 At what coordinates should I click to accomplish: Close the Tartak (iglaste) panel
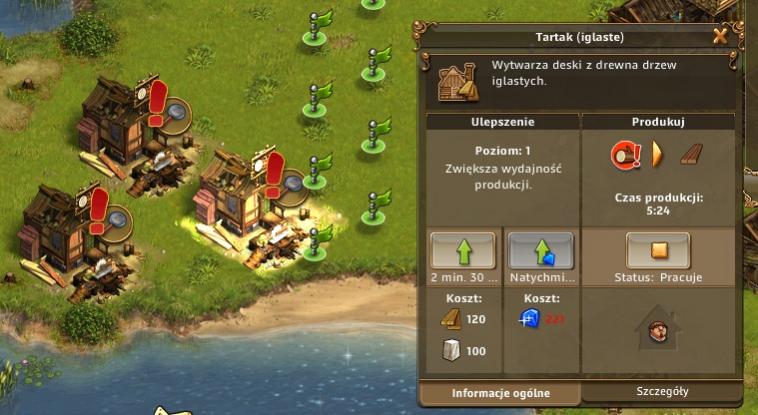tap(720, 37)
